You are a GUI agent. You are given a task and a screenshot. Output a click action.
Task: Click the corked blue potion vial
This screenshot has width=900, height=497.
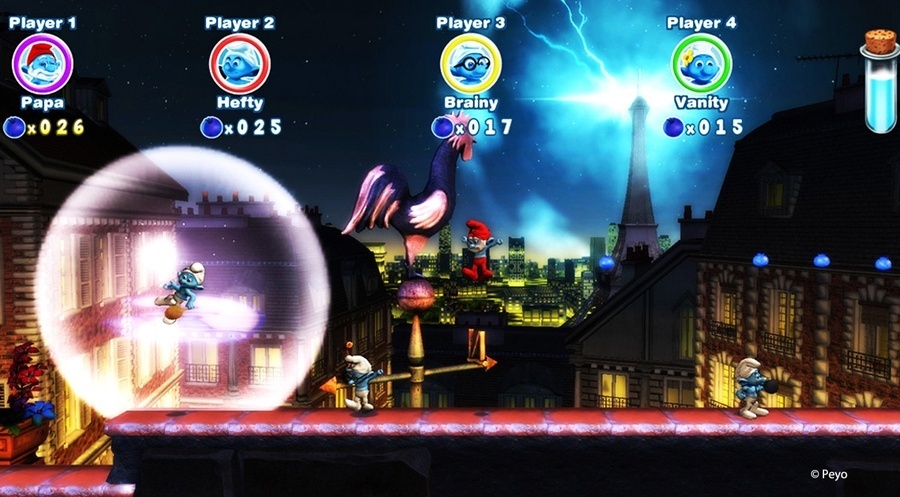[880, 82]
